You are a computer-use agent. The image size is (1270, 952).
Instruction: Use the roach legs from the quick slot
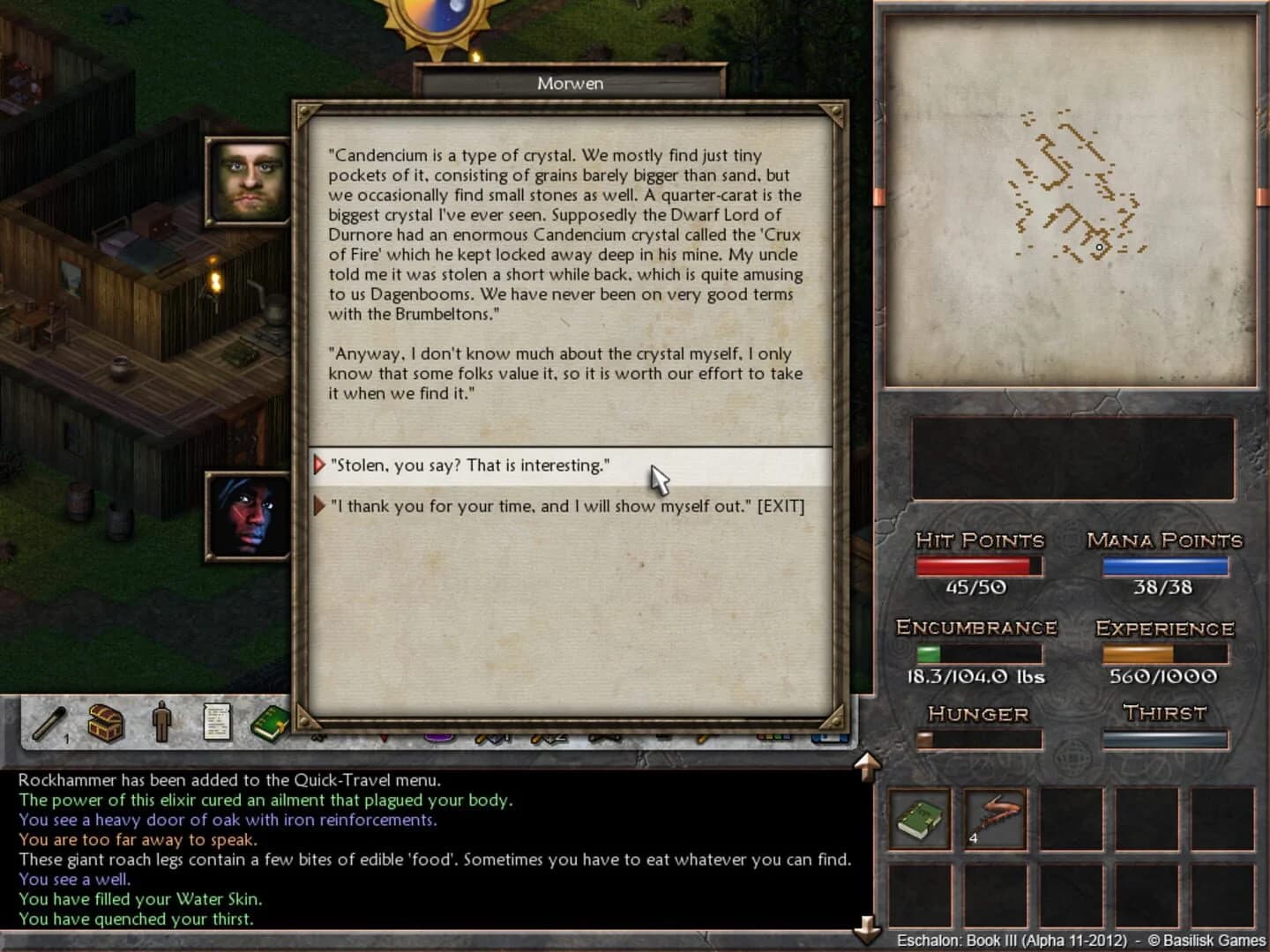click(x=995, y=818)
